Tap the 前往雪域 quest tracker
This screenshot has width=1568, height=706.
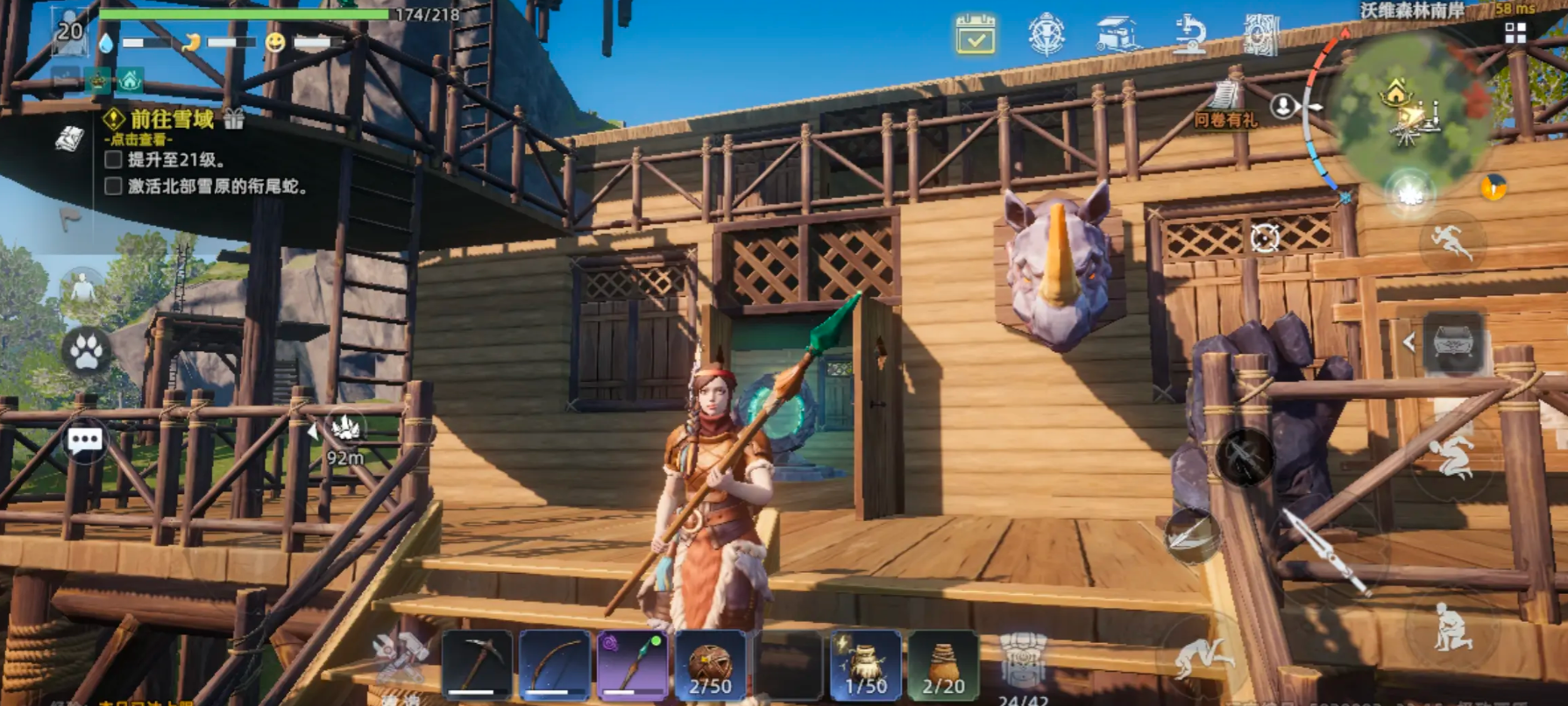[x=172, y=120]
